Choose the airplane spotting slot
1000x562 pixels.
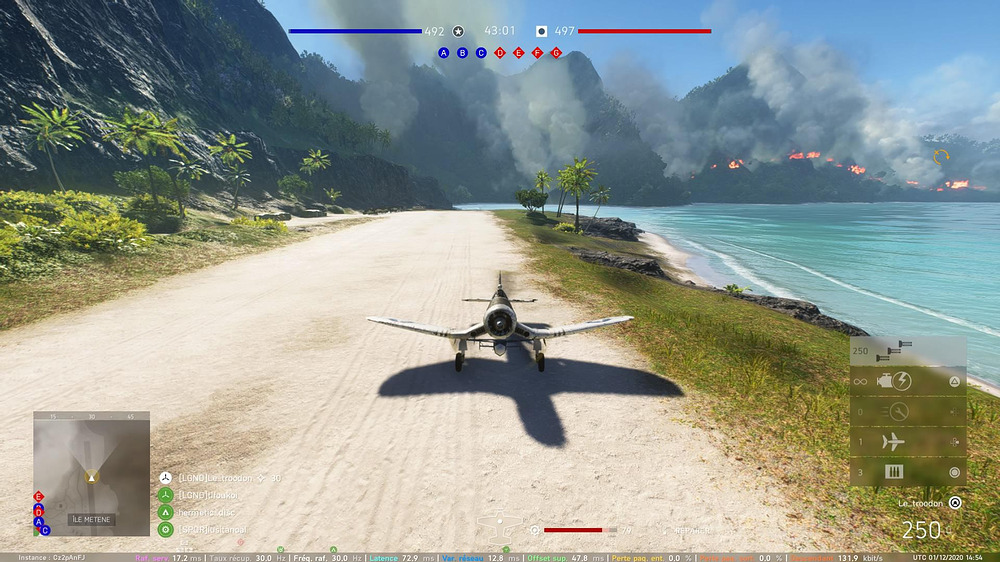pyautogui.click(x=893, y=441)
